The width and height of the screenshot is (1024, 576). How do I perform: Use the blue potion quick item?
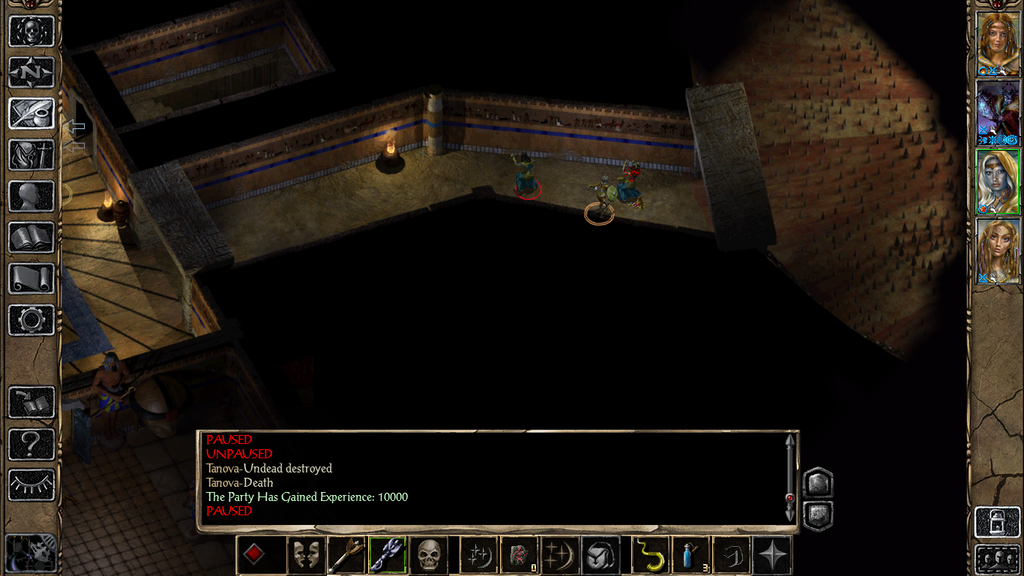tap(691, 555)
